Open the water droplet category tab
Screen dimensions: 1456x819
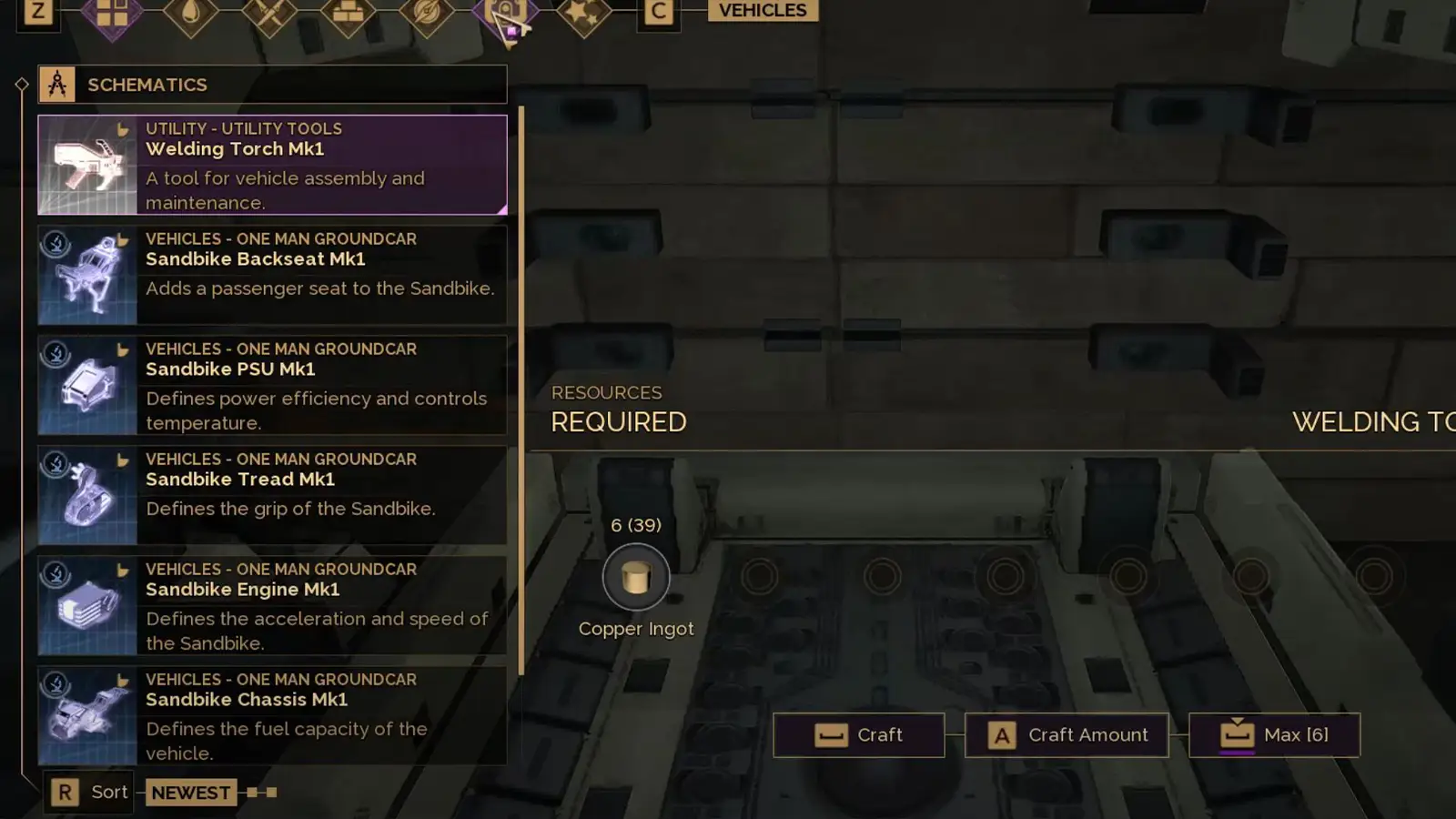(x=191, y=14)
